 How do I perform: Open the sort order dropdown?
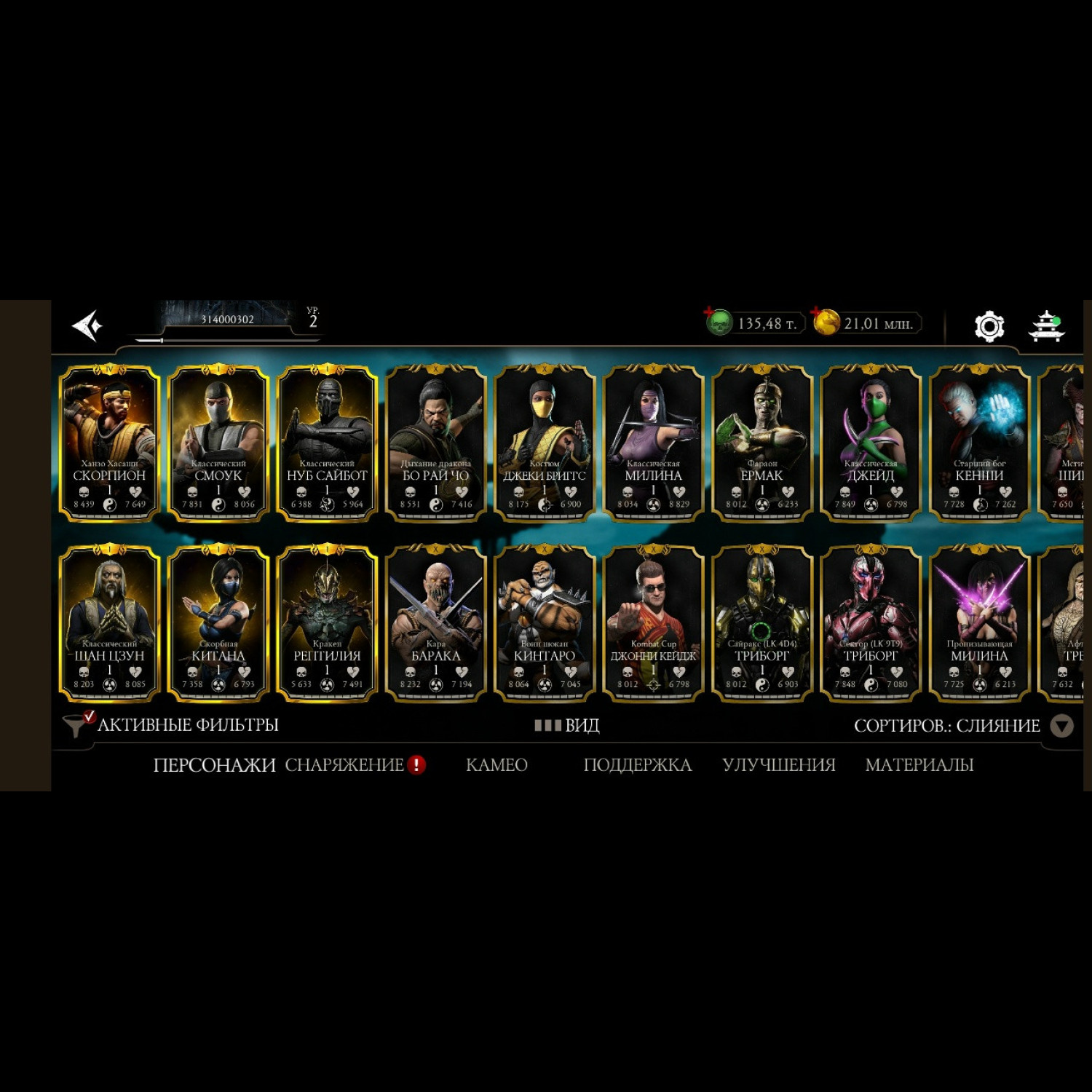click(x=1062, y=726)
